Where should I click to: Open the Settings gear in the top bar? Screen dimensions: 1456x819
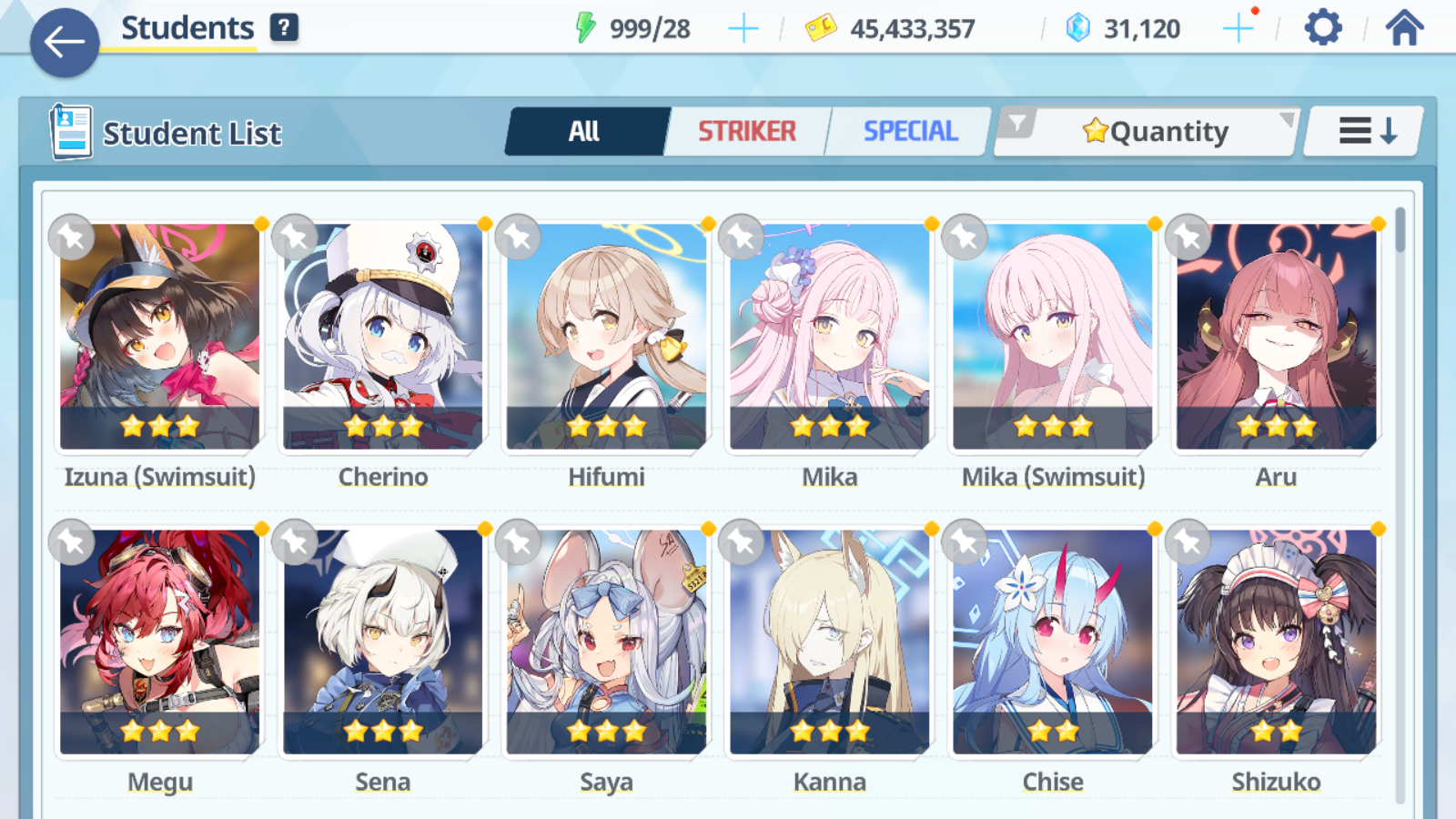[x=1321, y=27]
